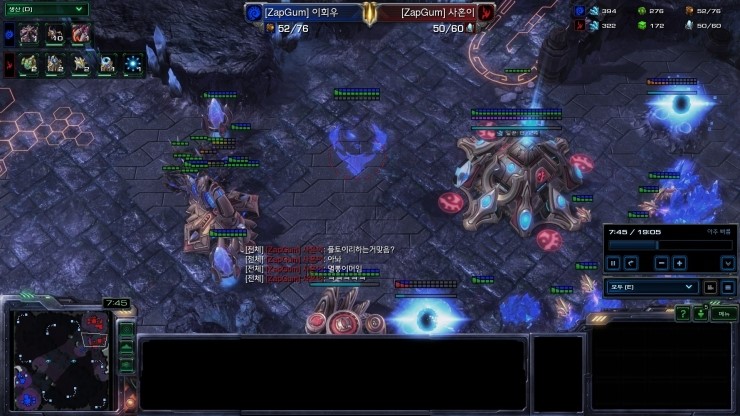The width and height of the screenshot is (740, 416).
Task: Toggle the top minimap ping button
Action: (126, 329)
